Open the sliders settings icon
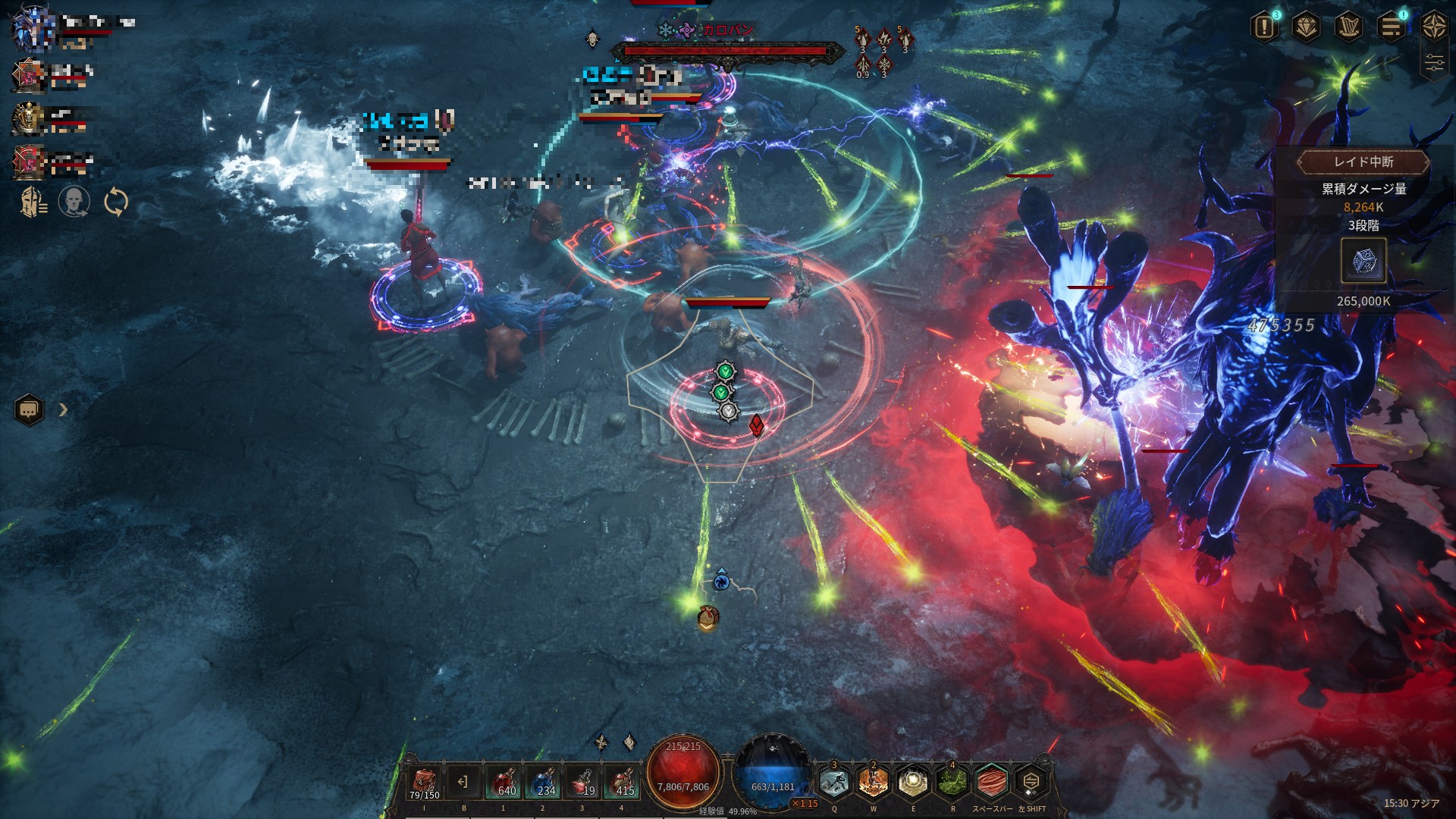The width and height of the screenshot is (1456, 819). (x=1434, y=64)
